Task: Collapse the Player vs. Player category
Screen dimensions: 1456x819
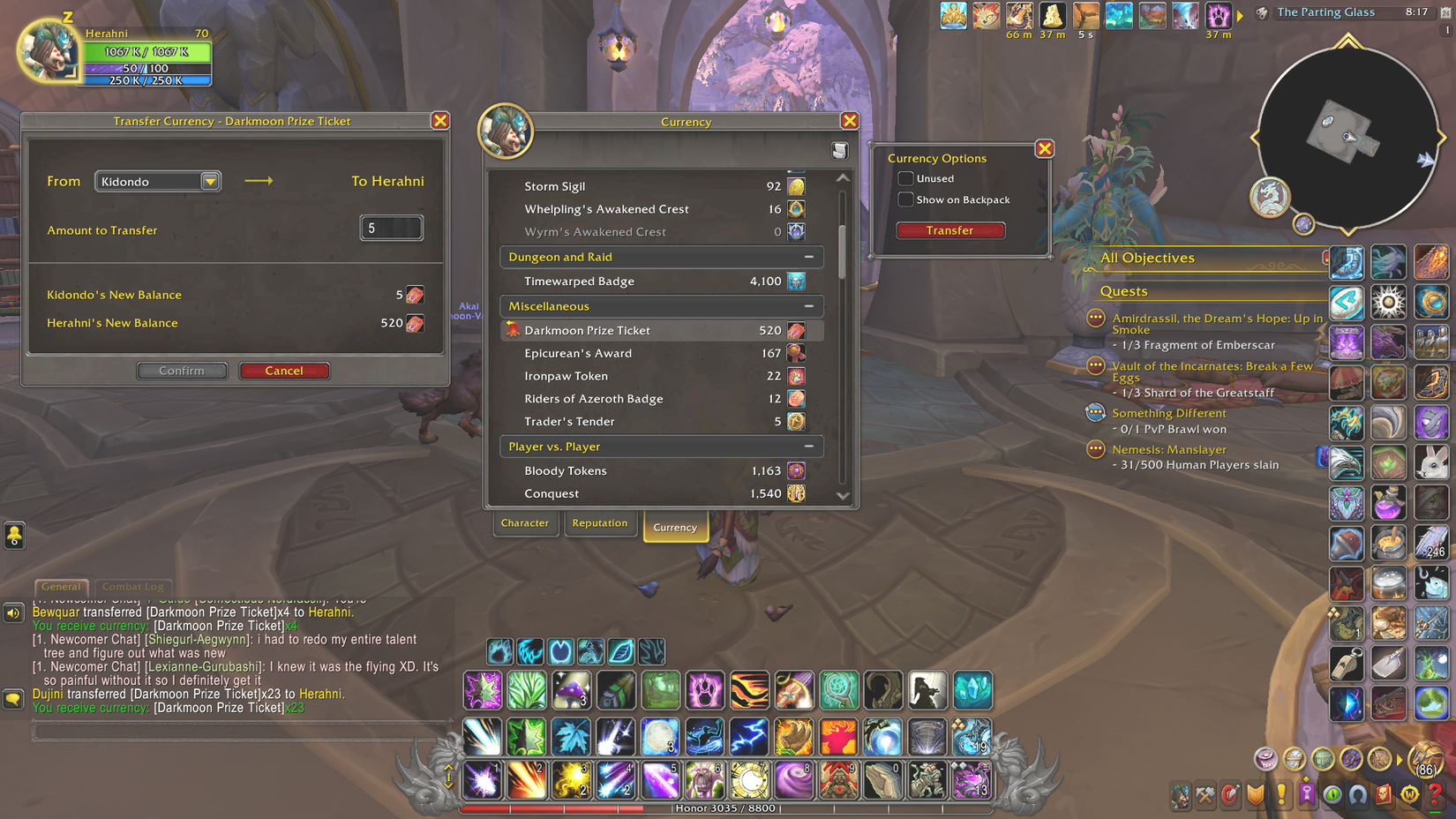Action: (808, 447)
